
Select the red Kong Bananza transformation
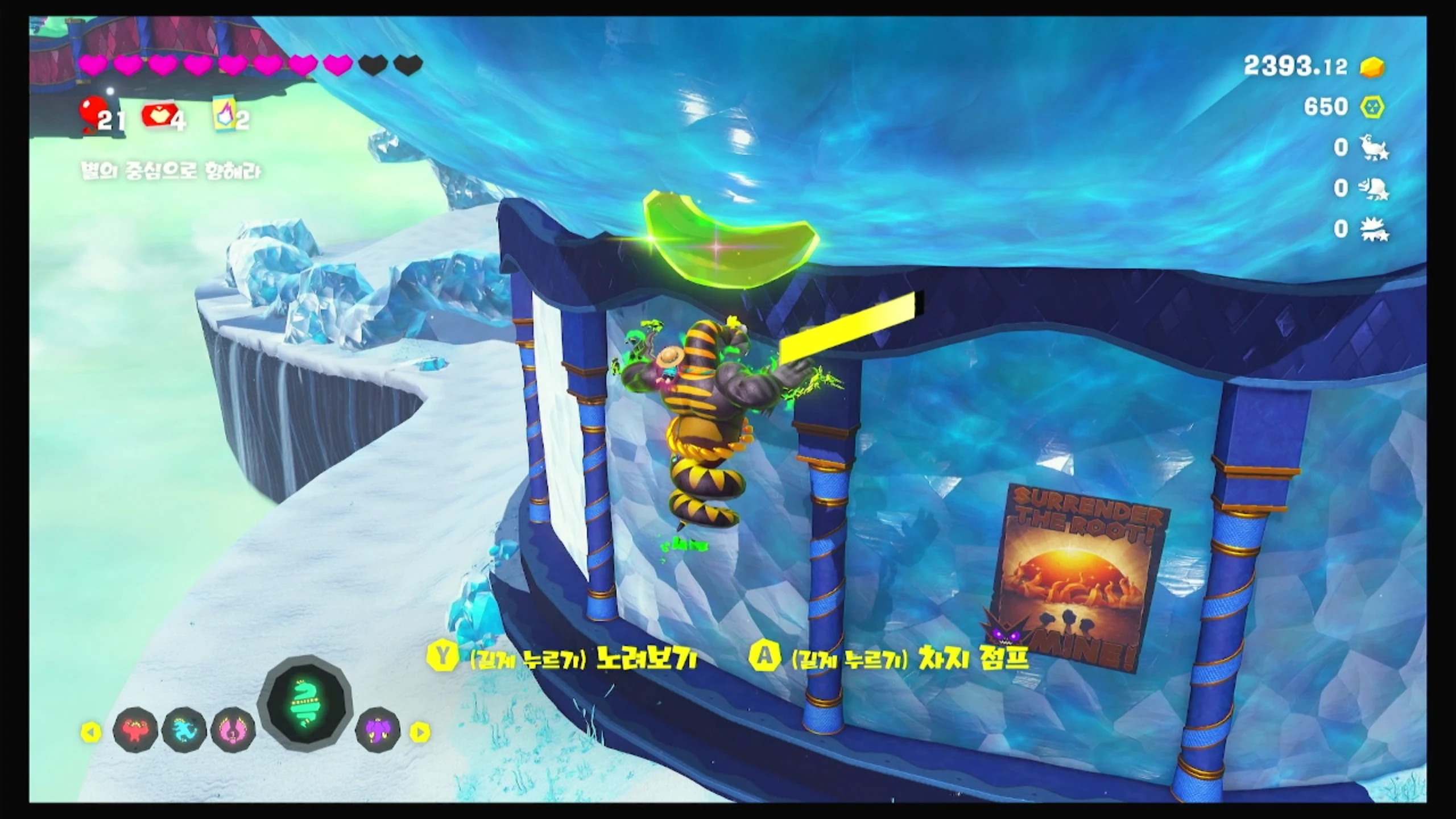[x=135, y=730]
